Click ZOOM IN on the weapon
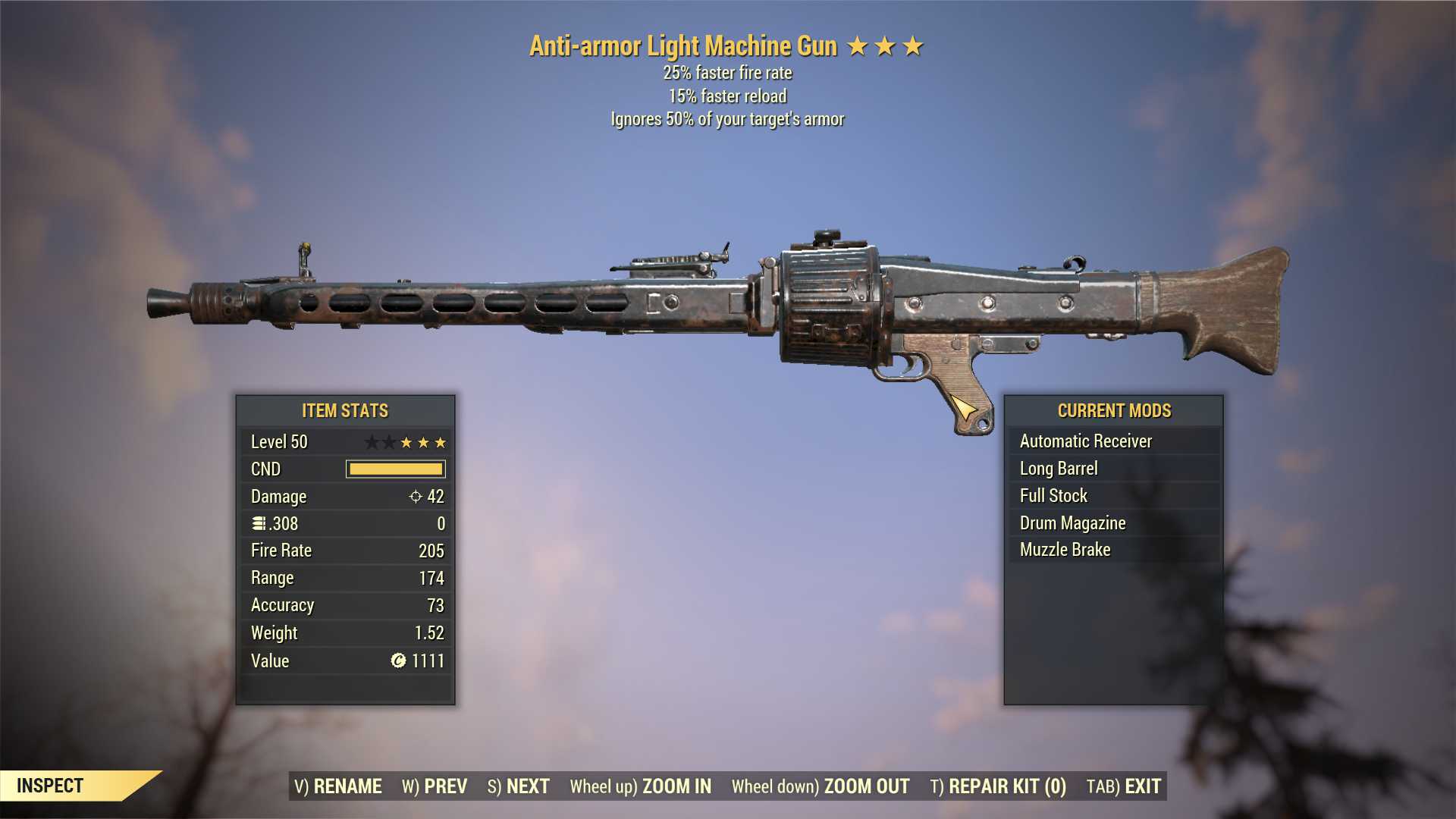 [641, 786]
